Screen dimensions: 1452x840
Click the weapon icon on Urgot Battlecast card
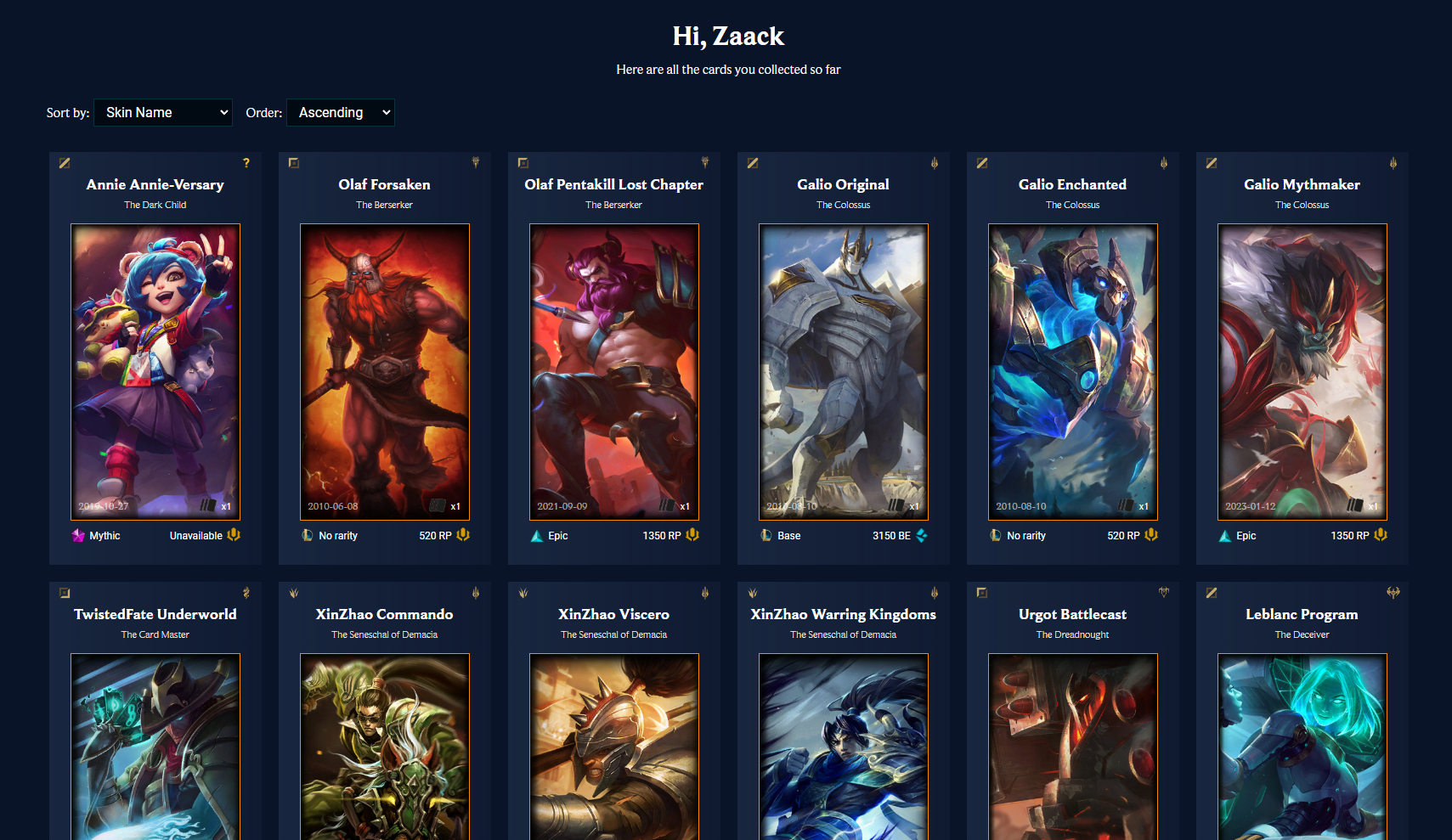coord(1164,593)
